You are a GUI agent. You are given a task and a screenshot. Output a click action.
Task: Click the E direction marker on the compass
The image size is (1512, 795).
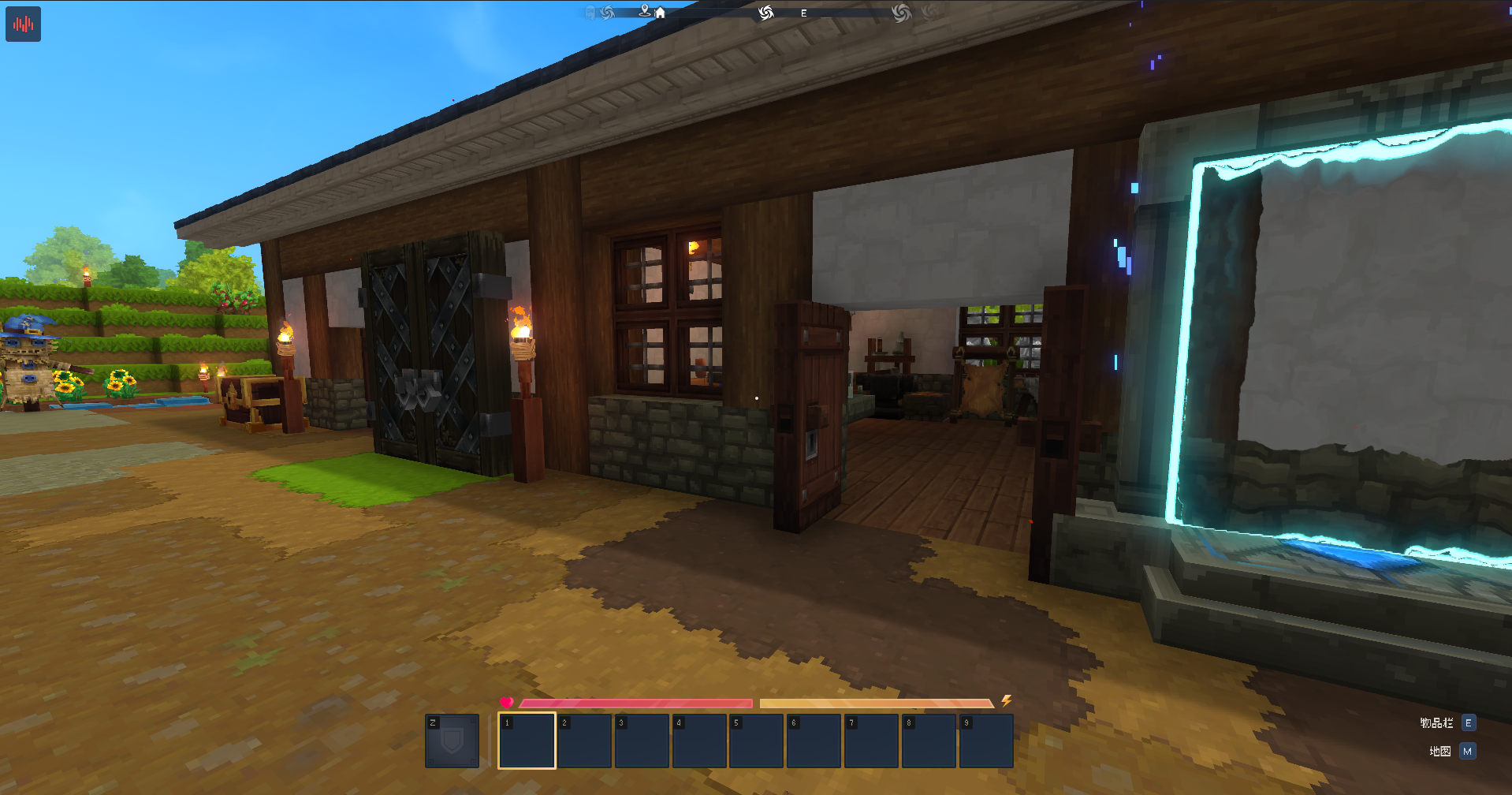tap(803, 13)
